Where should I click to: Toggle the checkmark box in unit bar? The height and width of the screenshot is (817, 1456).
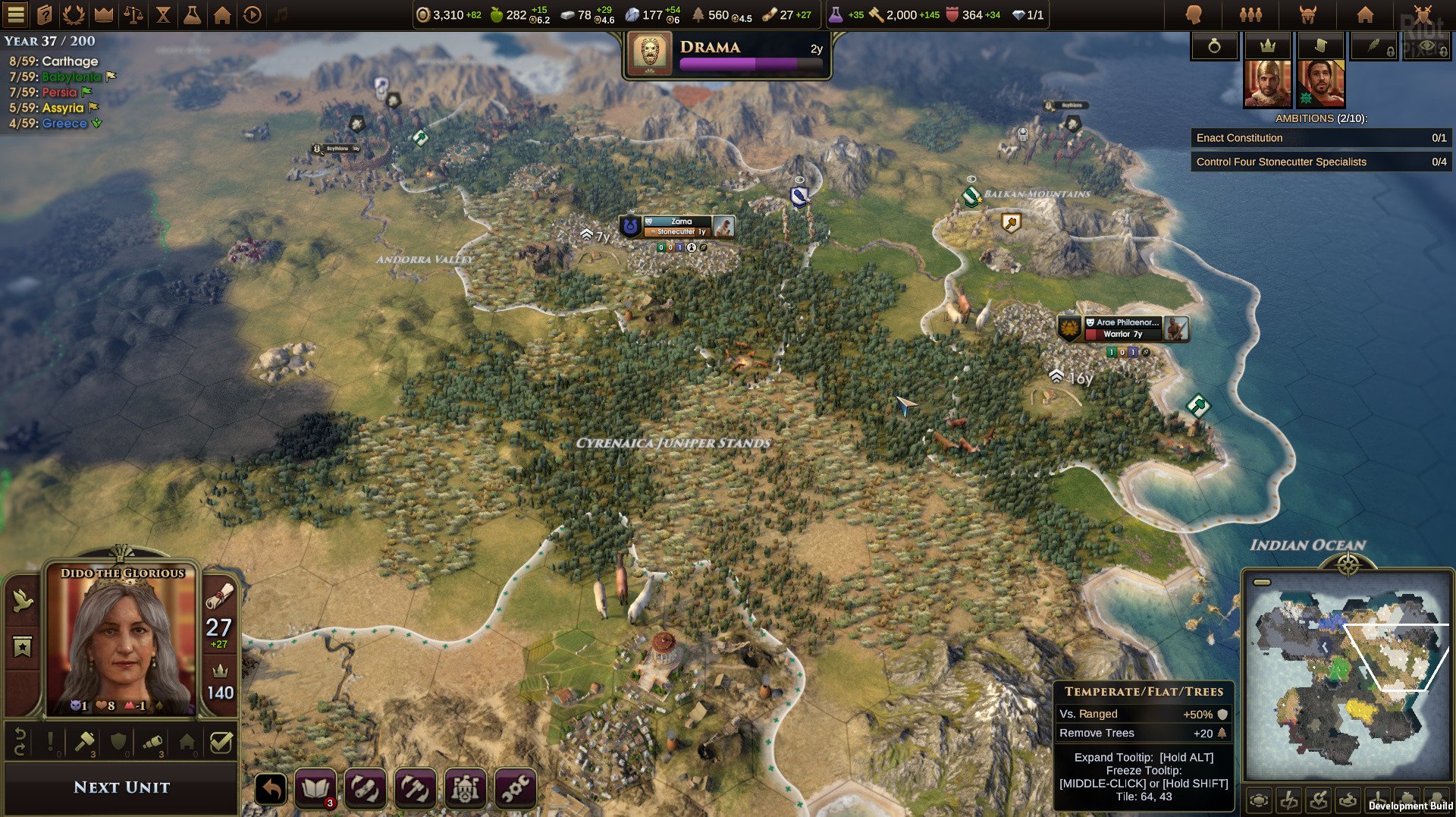pyautogui.click(x=221, y=743)
